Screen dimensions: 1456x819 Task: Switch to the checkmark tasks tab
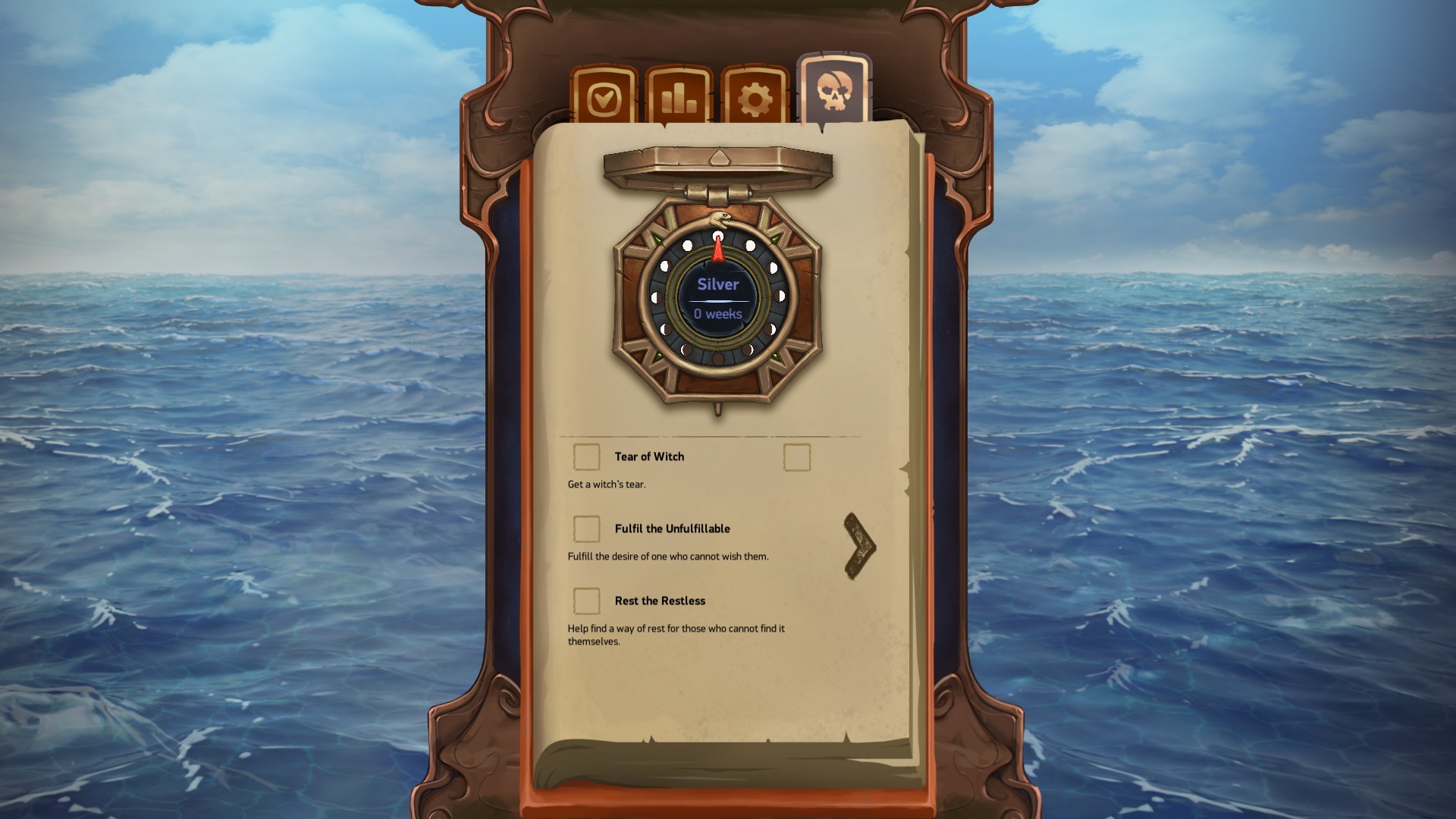pyautogui.click(x=603, y=97)
